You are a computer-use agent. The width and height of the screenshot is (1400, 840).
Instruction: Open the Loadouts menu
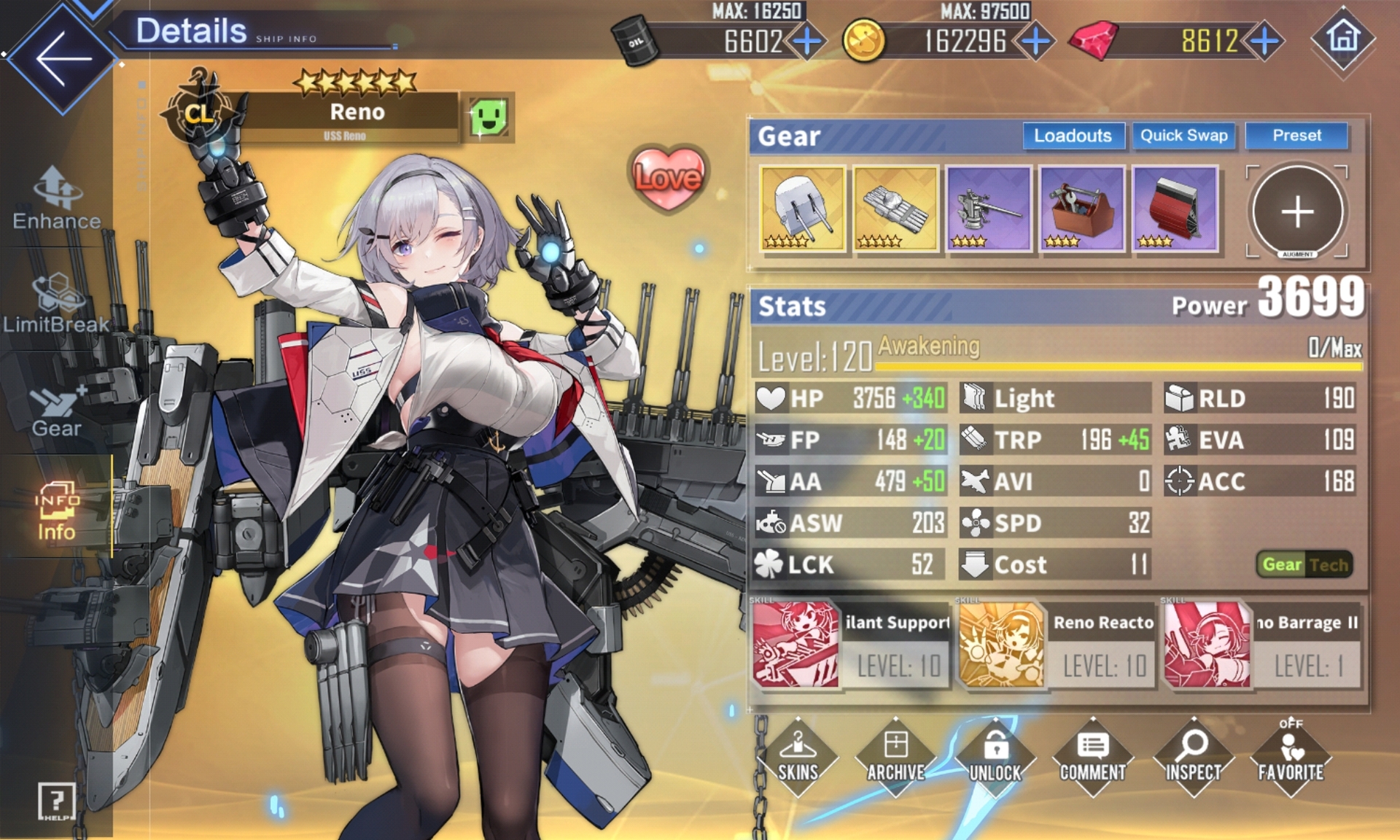click(1072, 136)
